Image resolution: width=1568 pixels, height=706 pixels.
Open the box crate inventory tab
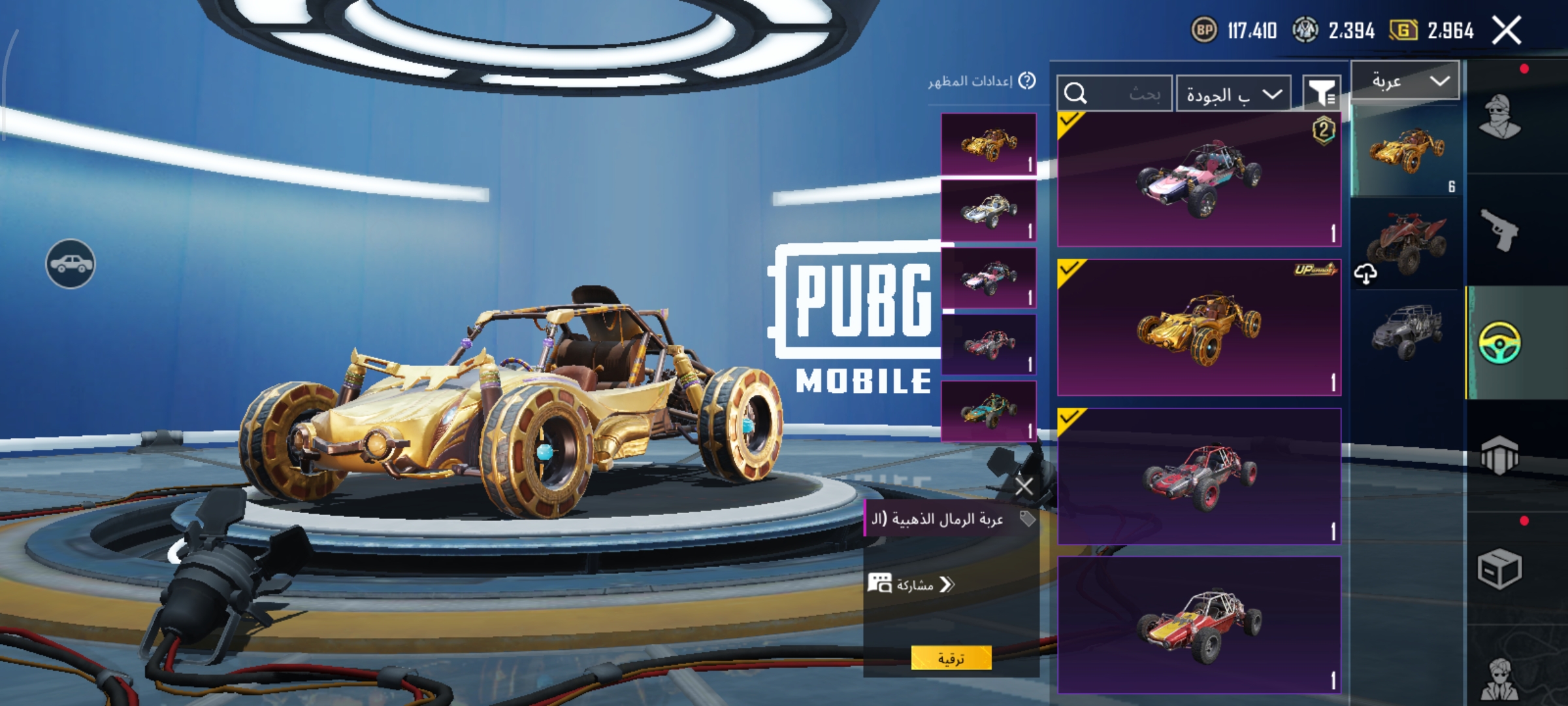coord(1499,569)
